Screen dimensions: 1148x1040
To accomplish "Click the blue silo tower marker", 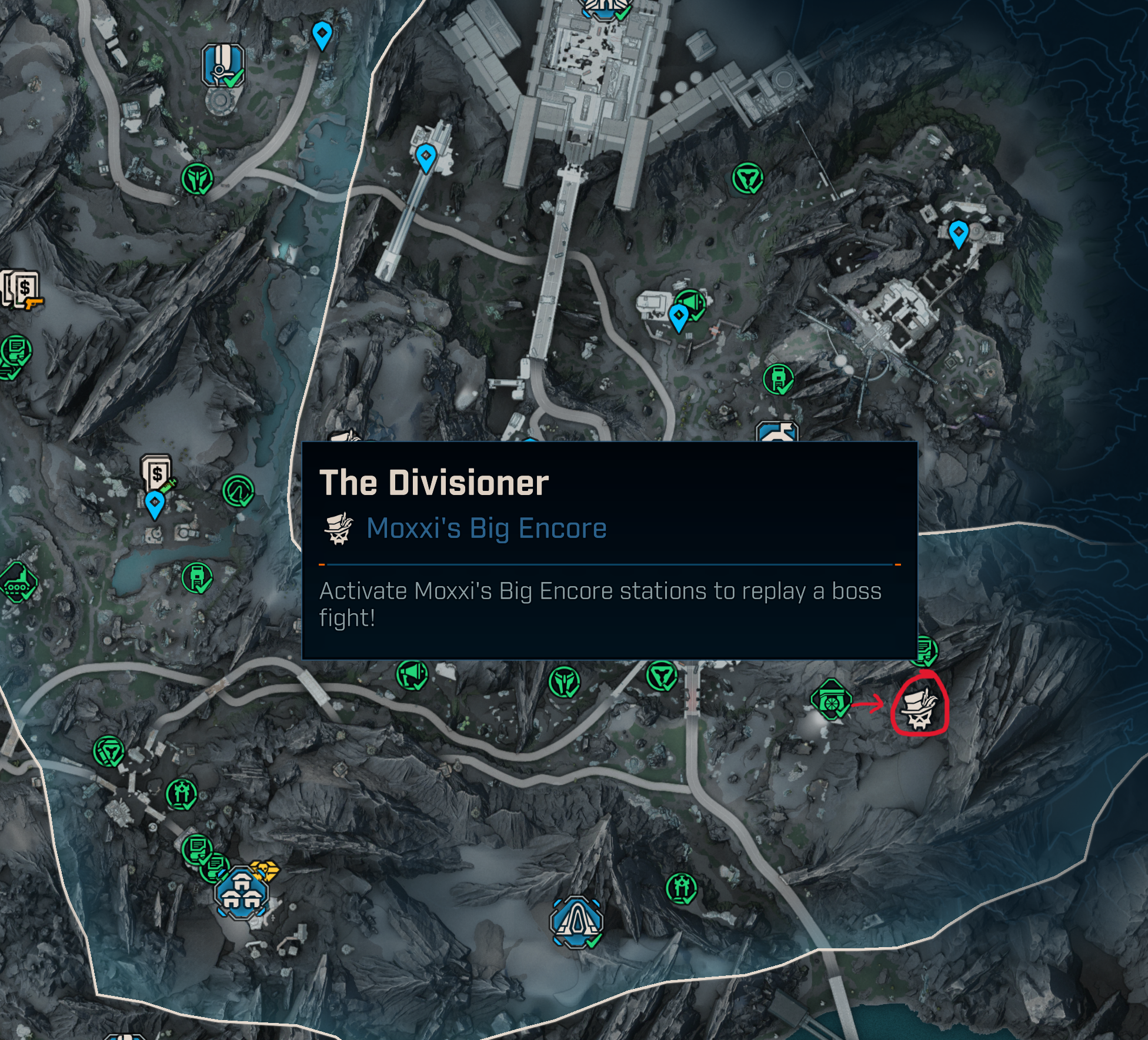I will 222,65.
